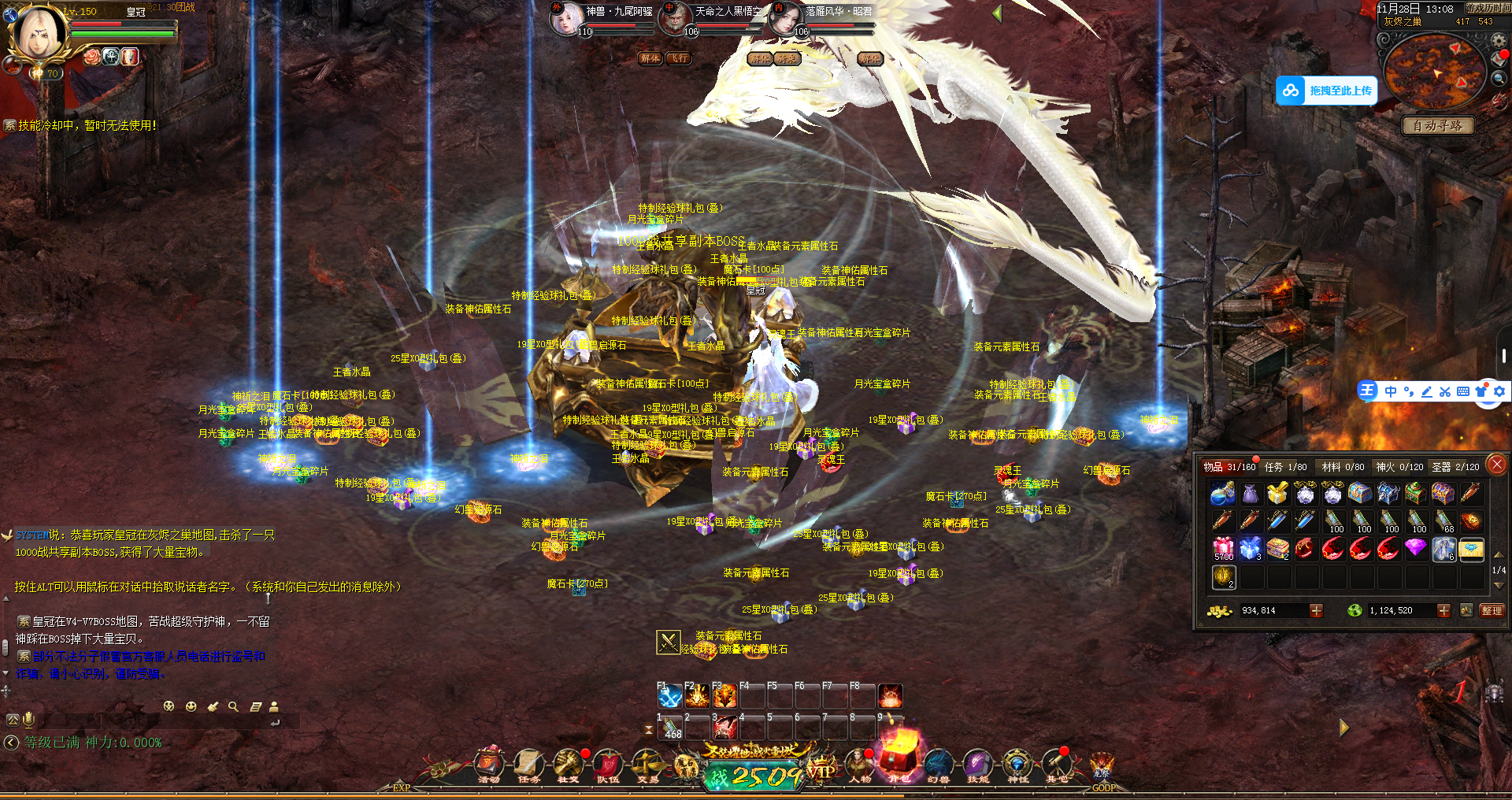This screenshot has height=800, width=1512.
Task: Activate the F2 fire burst skill
Action: click(698, 697)
